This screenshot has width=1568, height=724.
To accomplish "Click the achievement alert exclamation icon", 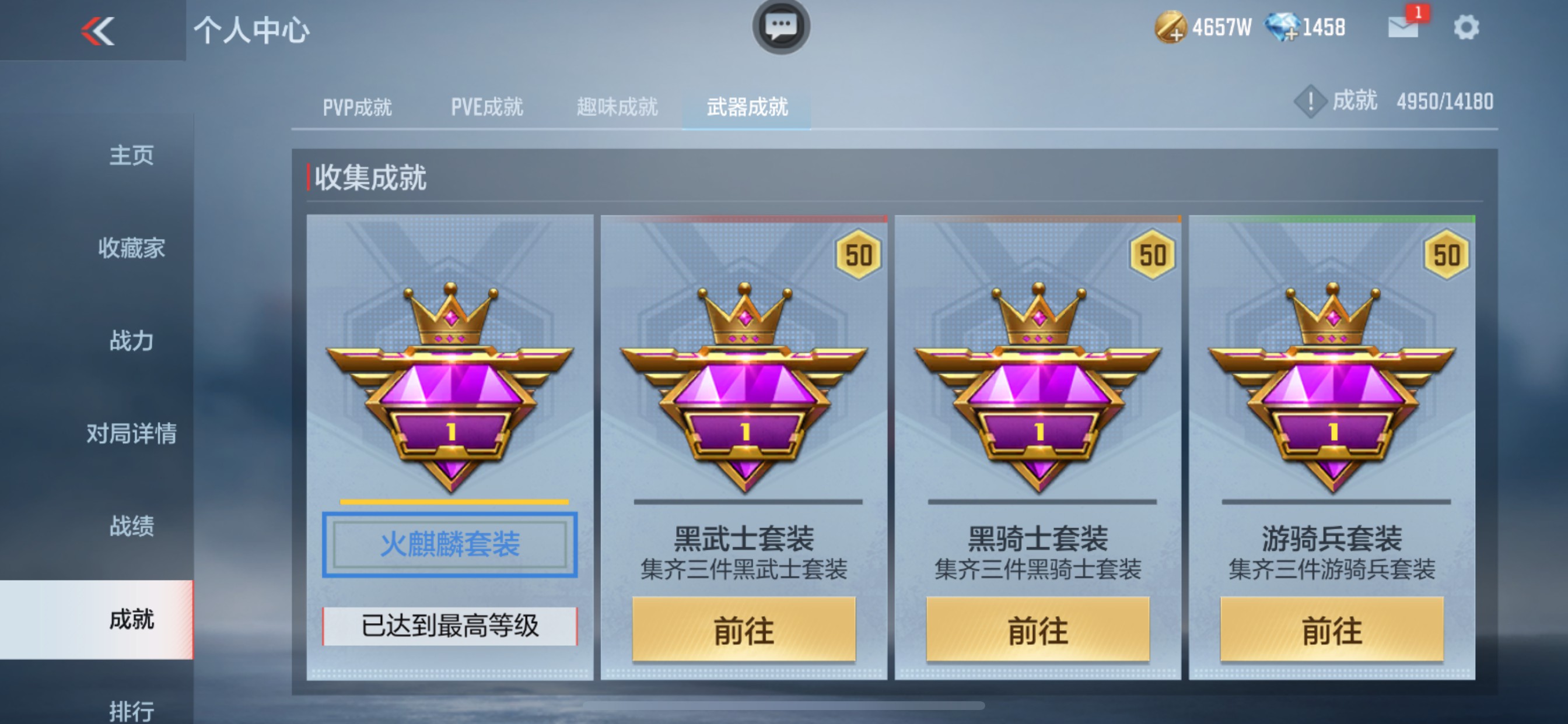I will pyautogui.click(x=1311, y=101).
